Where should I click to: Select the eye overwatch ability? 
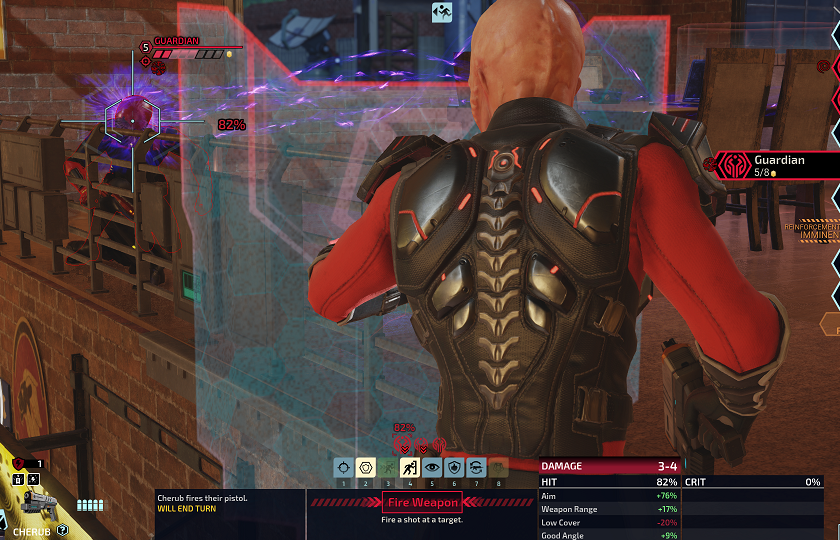click(x=431, y=467)
